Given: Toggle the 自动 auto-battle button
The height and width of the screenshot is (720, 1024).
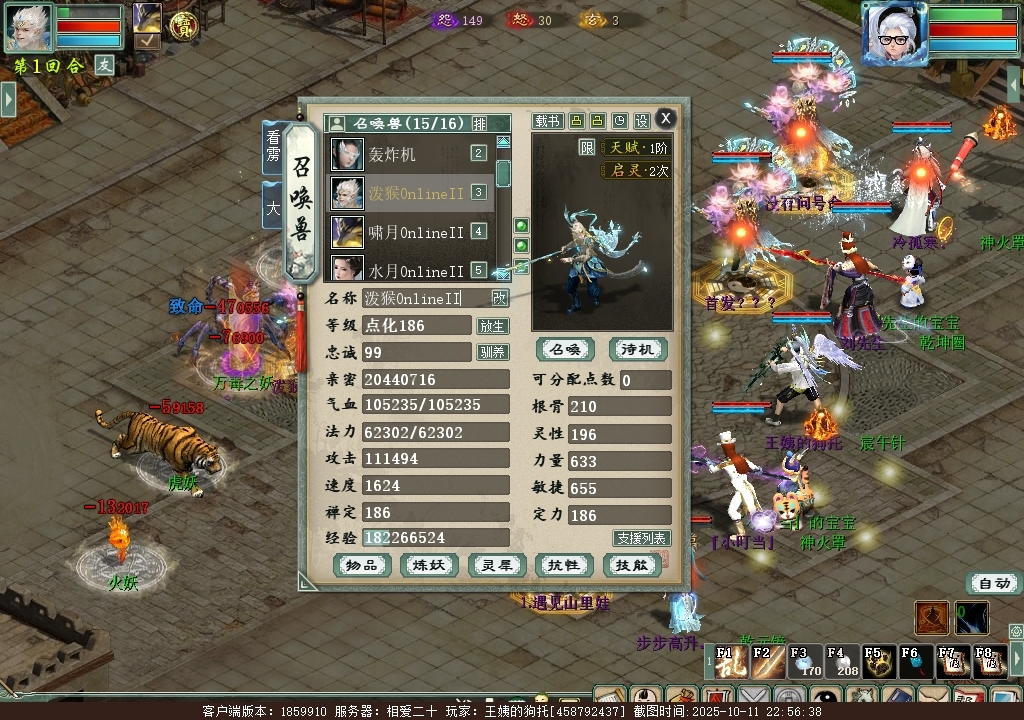Looking at the screenshot, I should [x=994, y=583].
